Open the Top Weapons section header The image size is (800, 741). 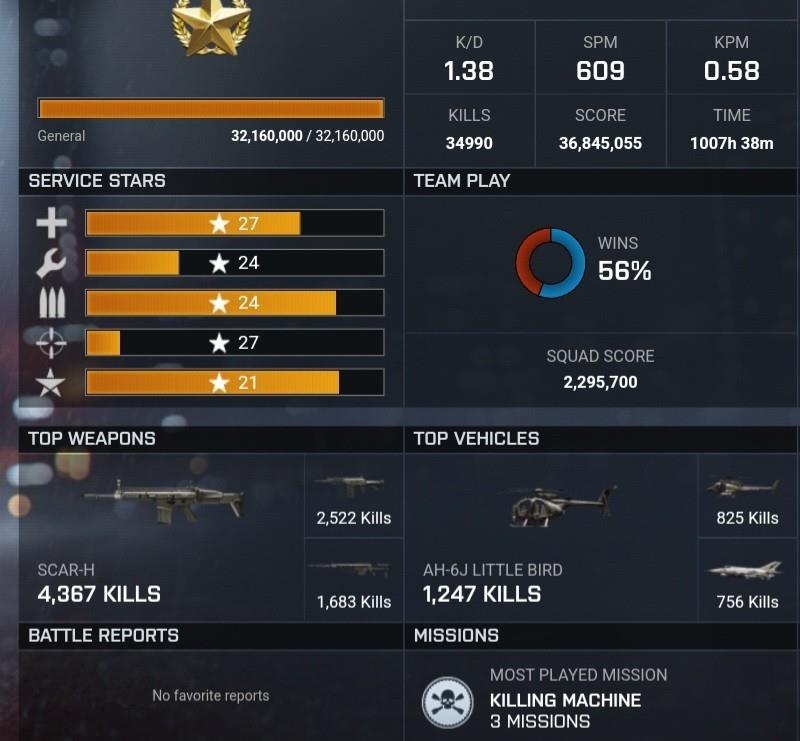92,439
